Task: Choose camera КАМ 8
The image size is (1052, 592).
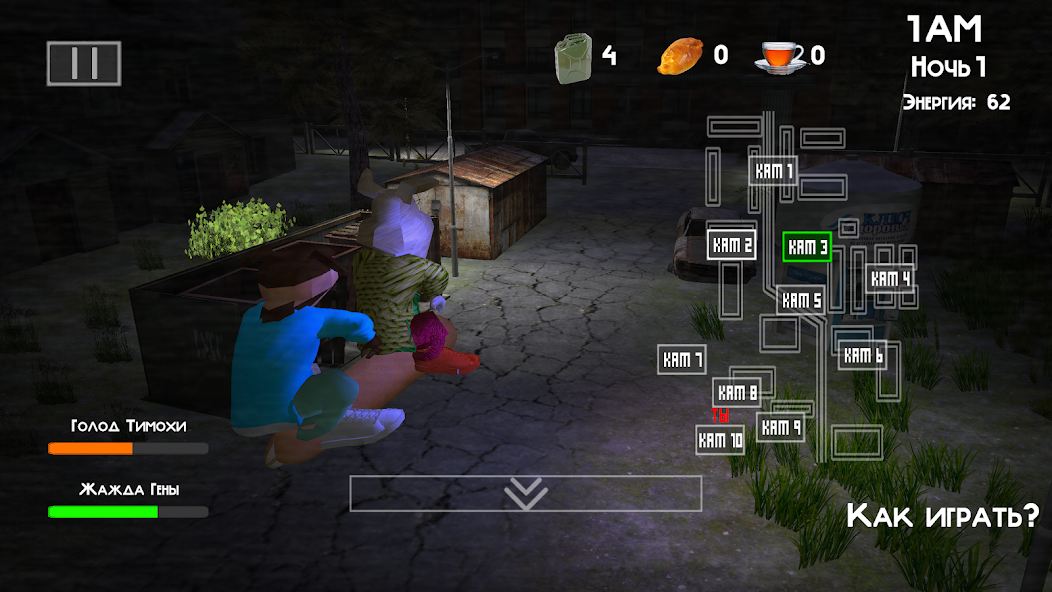Action: pos(738,392)
